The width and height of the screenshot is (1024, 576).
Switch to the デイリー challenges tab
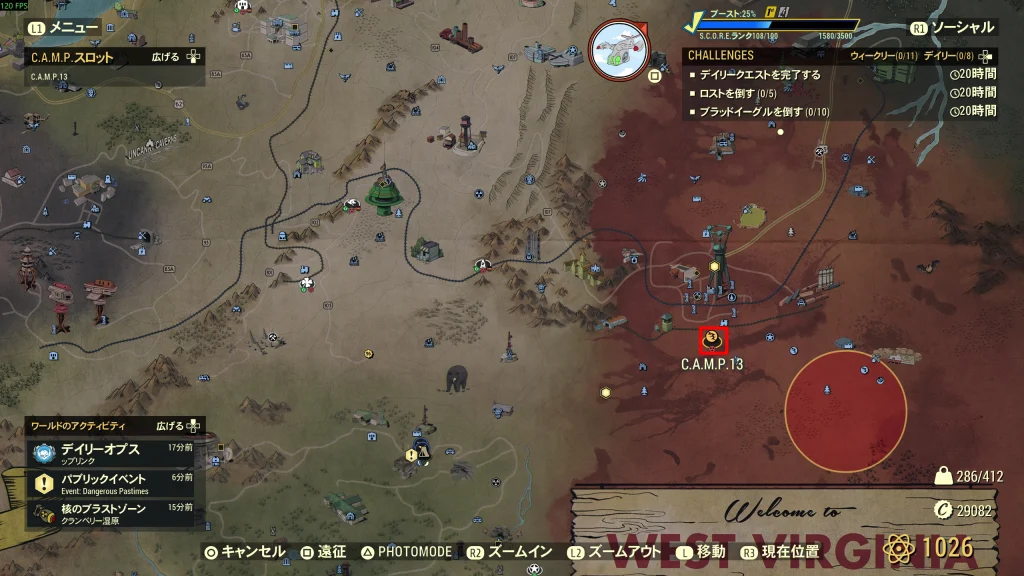pyautogui.click(x=943, y=56)
